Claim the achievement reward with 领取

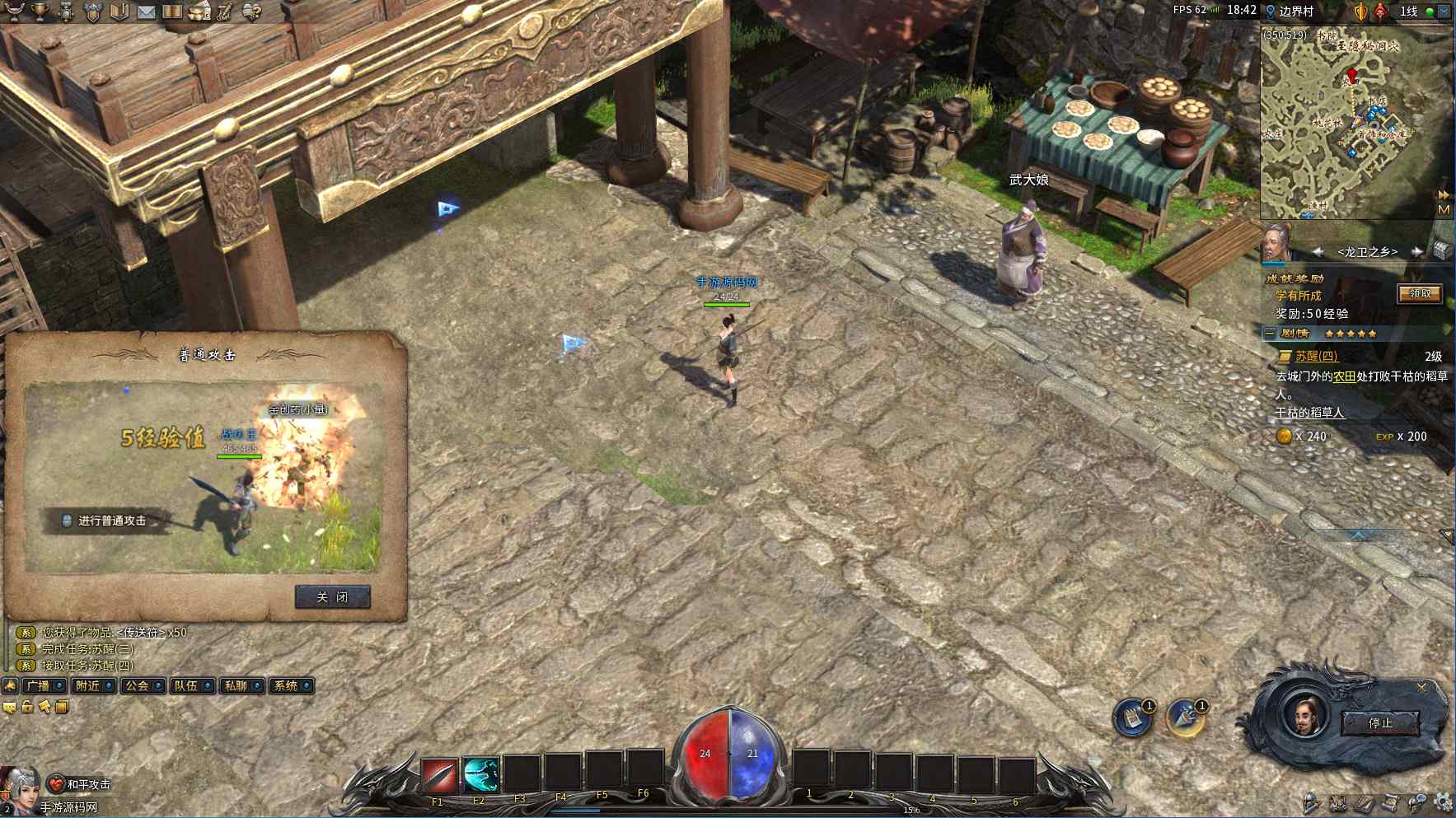tap(1420, 294)
